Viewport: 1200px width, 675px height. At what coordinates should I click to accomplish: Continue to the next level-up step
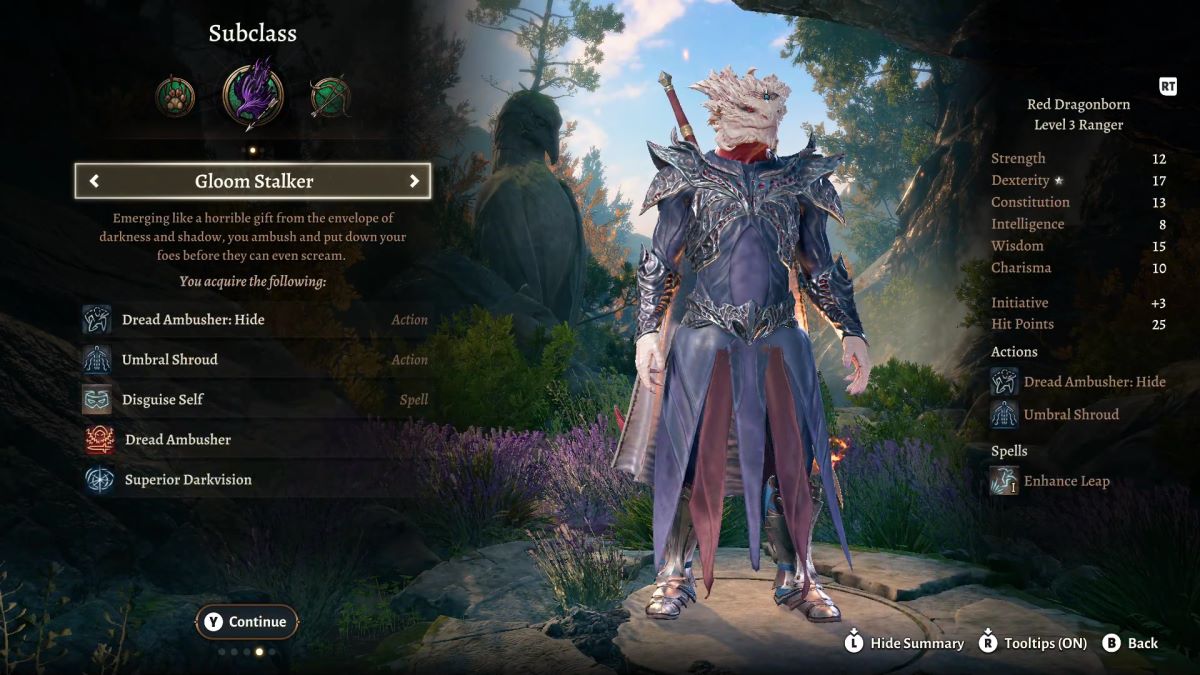[246, 622]
